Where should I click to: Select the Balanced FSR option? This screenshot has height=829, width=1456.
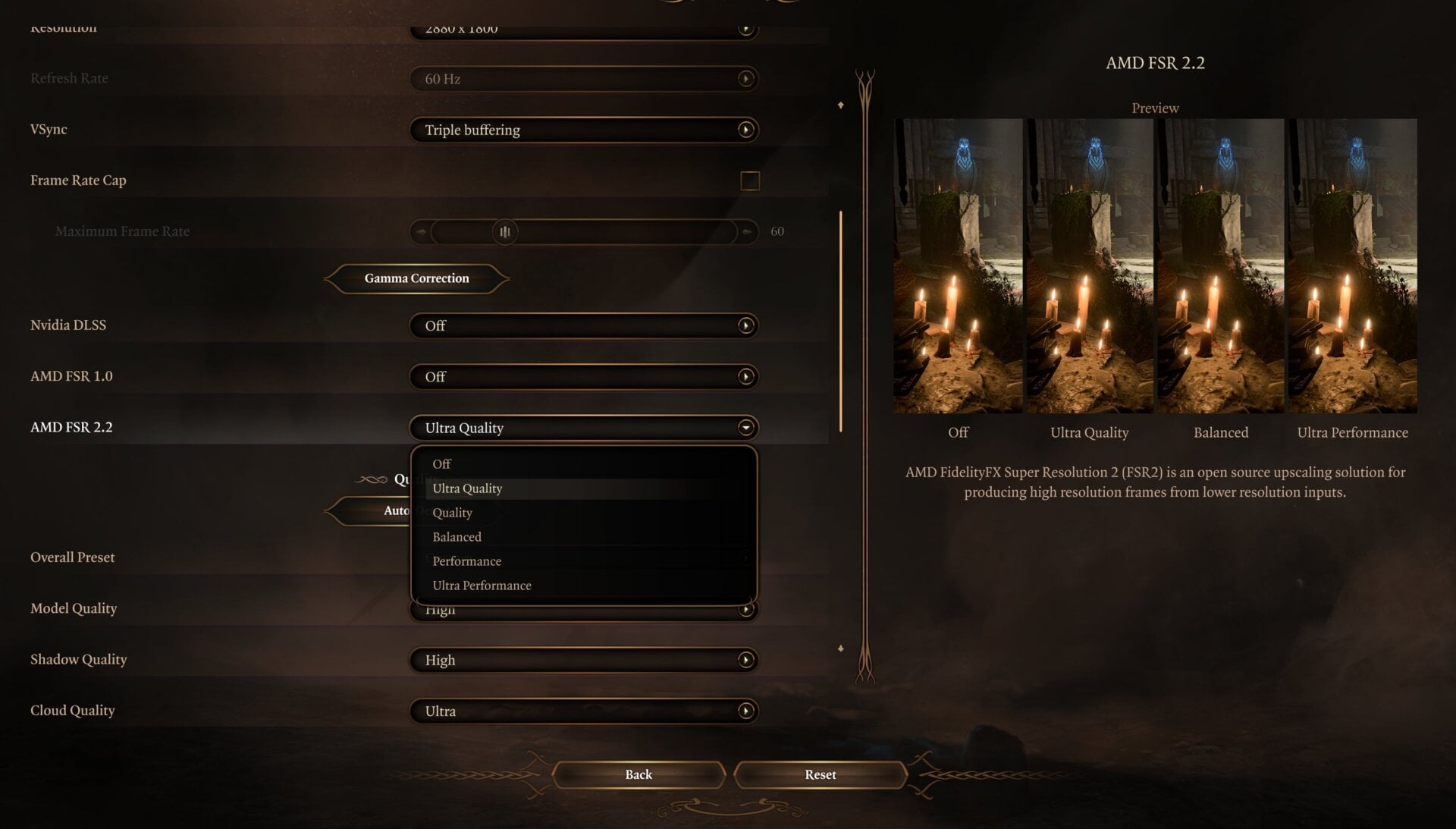[457, 537]
